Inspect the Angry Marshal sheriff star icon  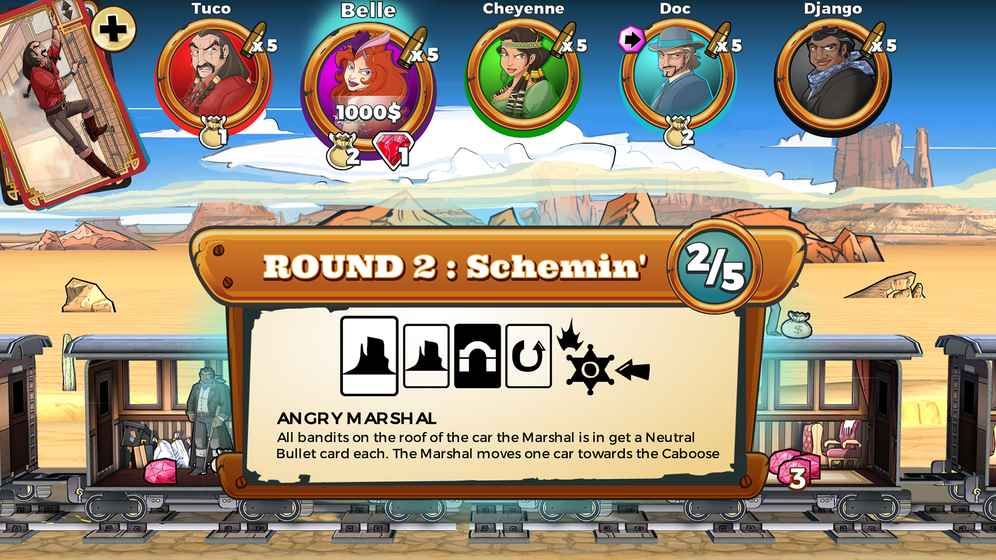(589, 370)
